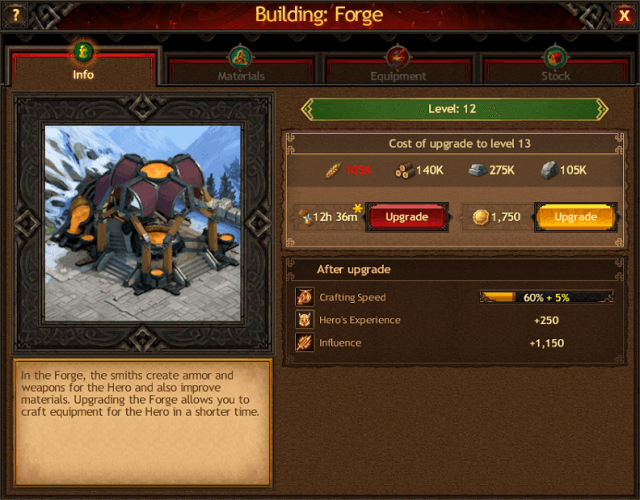Close the Forge building window
The width and height of the screenshot is (640, 500).
tap(624, 15)
